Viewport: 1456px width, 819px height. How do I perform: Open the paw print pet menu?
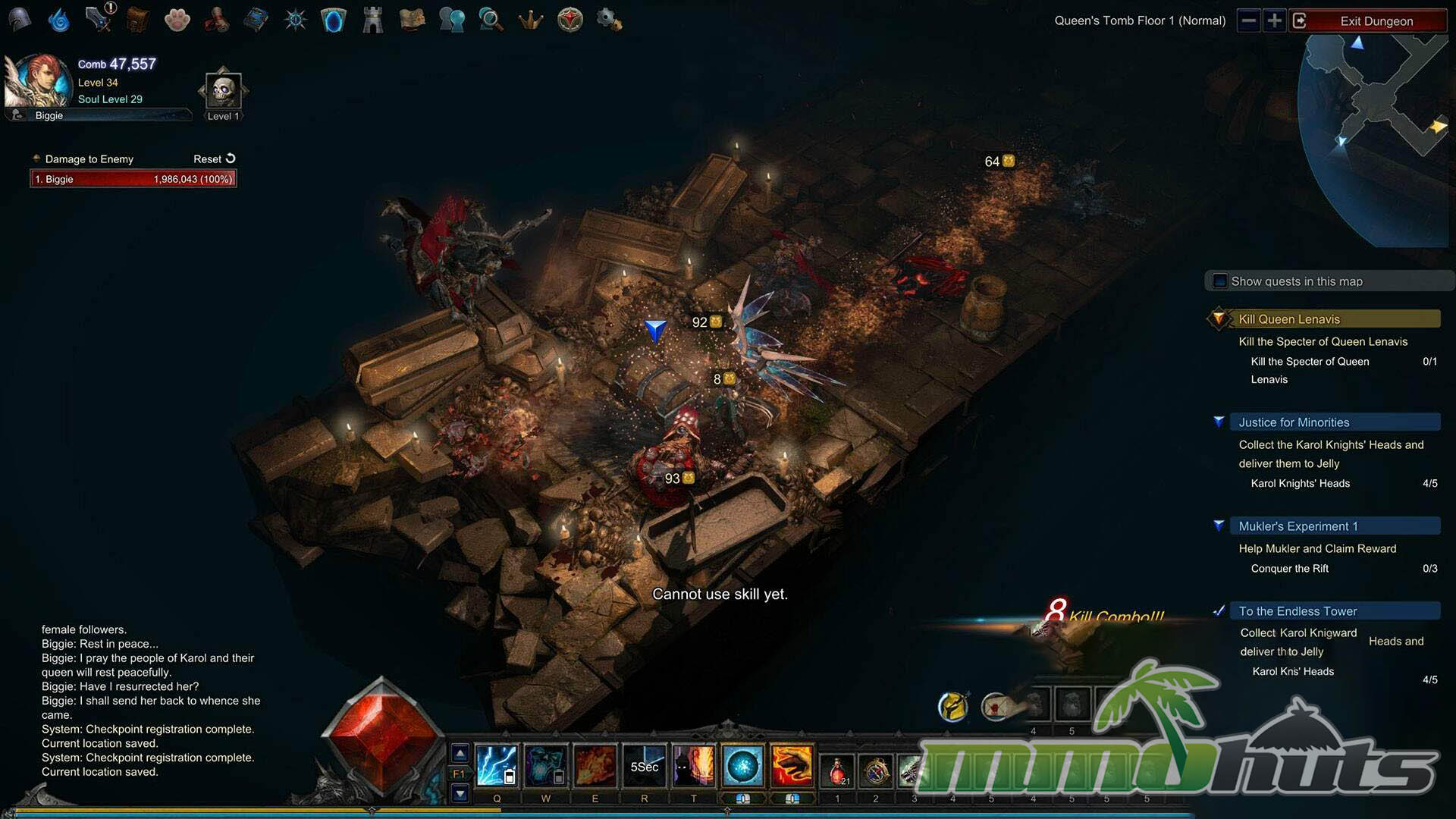[x=177, y=20]
